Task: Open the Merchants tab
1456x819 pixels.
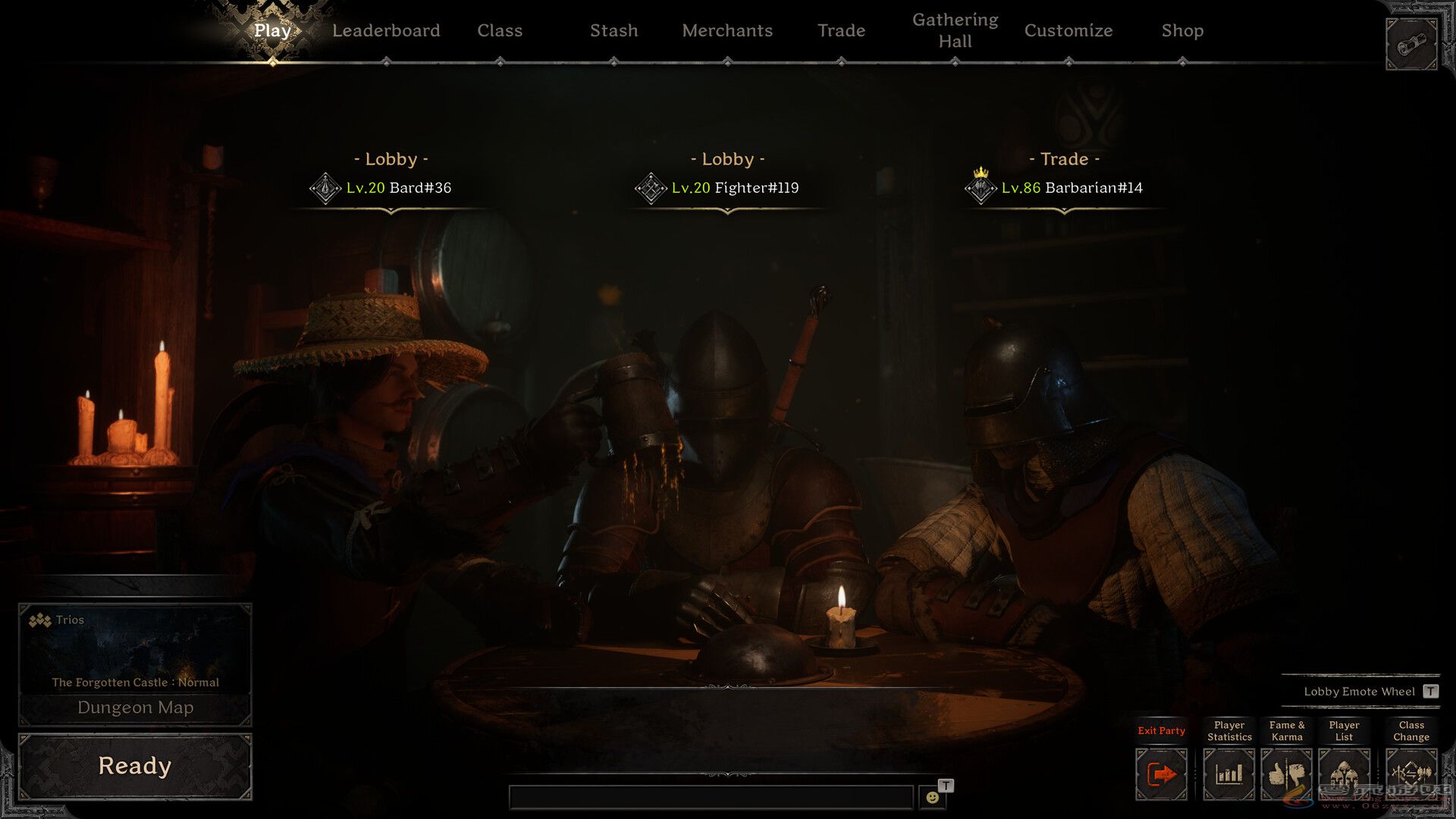Action: coord(727,30)
